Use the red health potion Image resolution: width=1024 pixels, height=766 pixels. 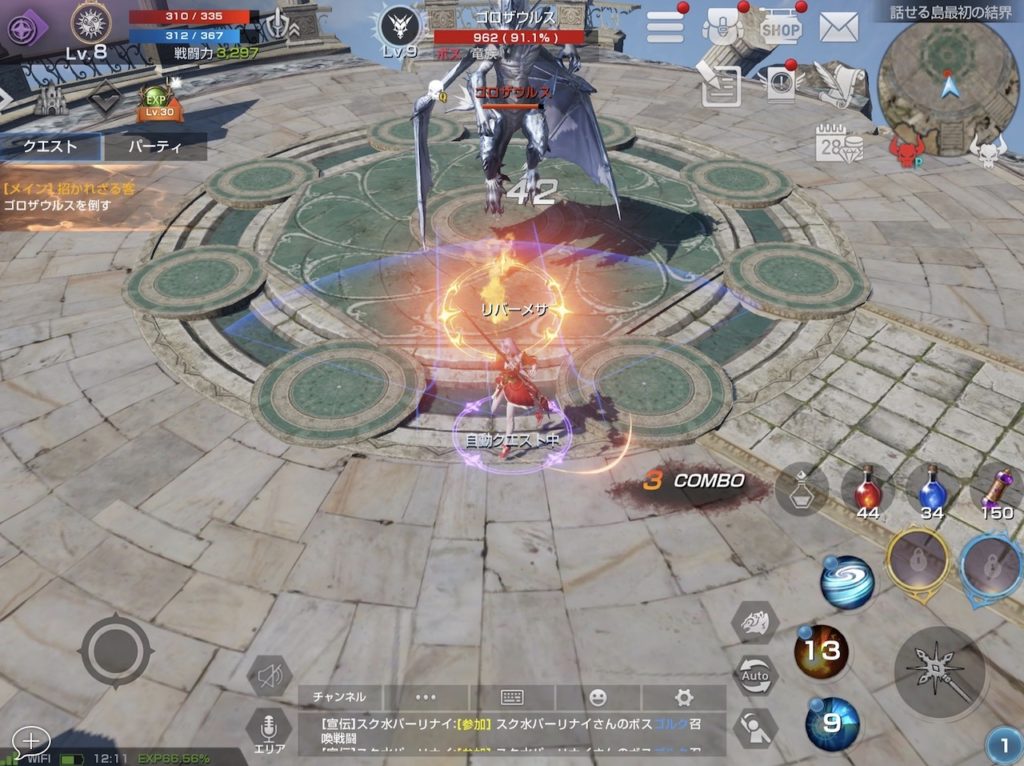click(x=867, y=489)
